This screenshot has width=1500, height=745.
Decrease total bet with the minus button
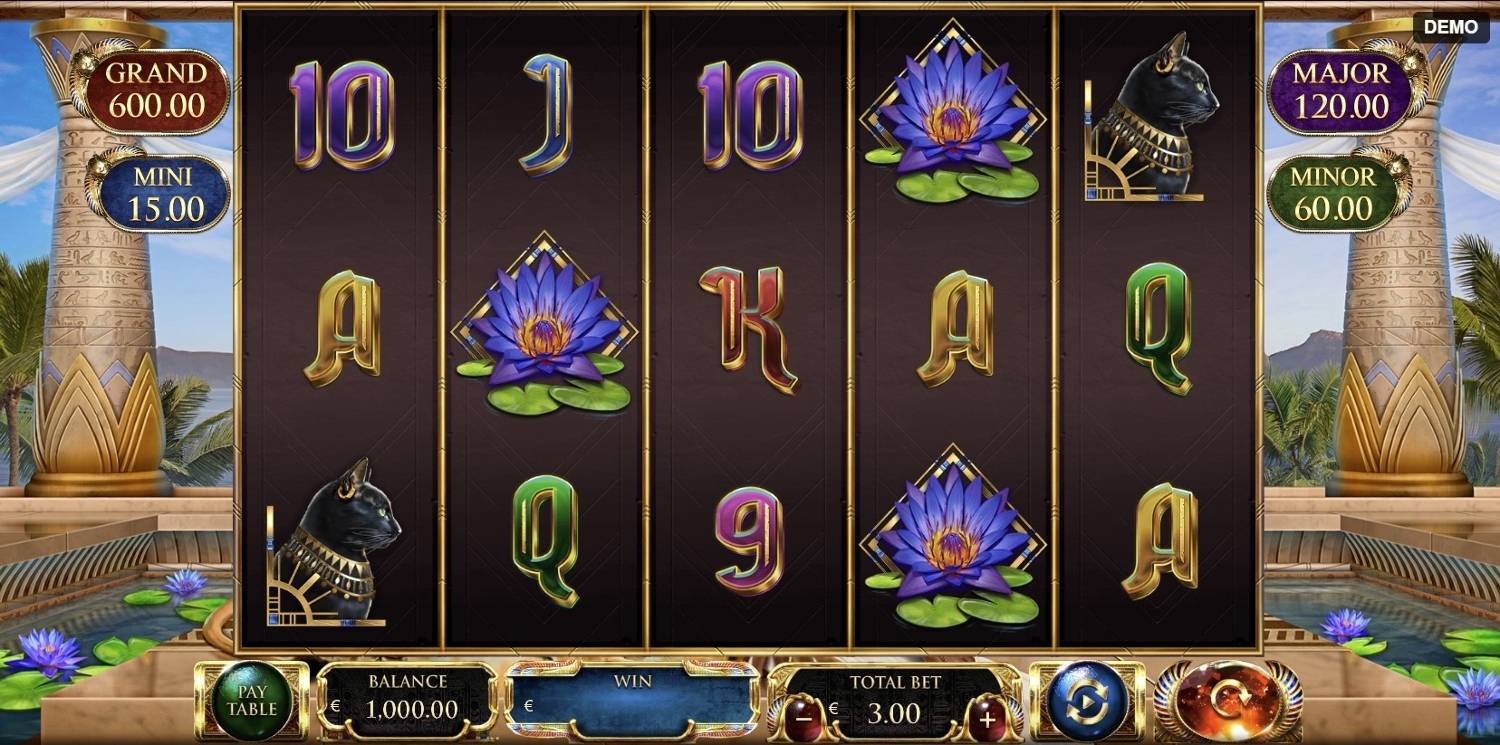click(x=803, y=717)
